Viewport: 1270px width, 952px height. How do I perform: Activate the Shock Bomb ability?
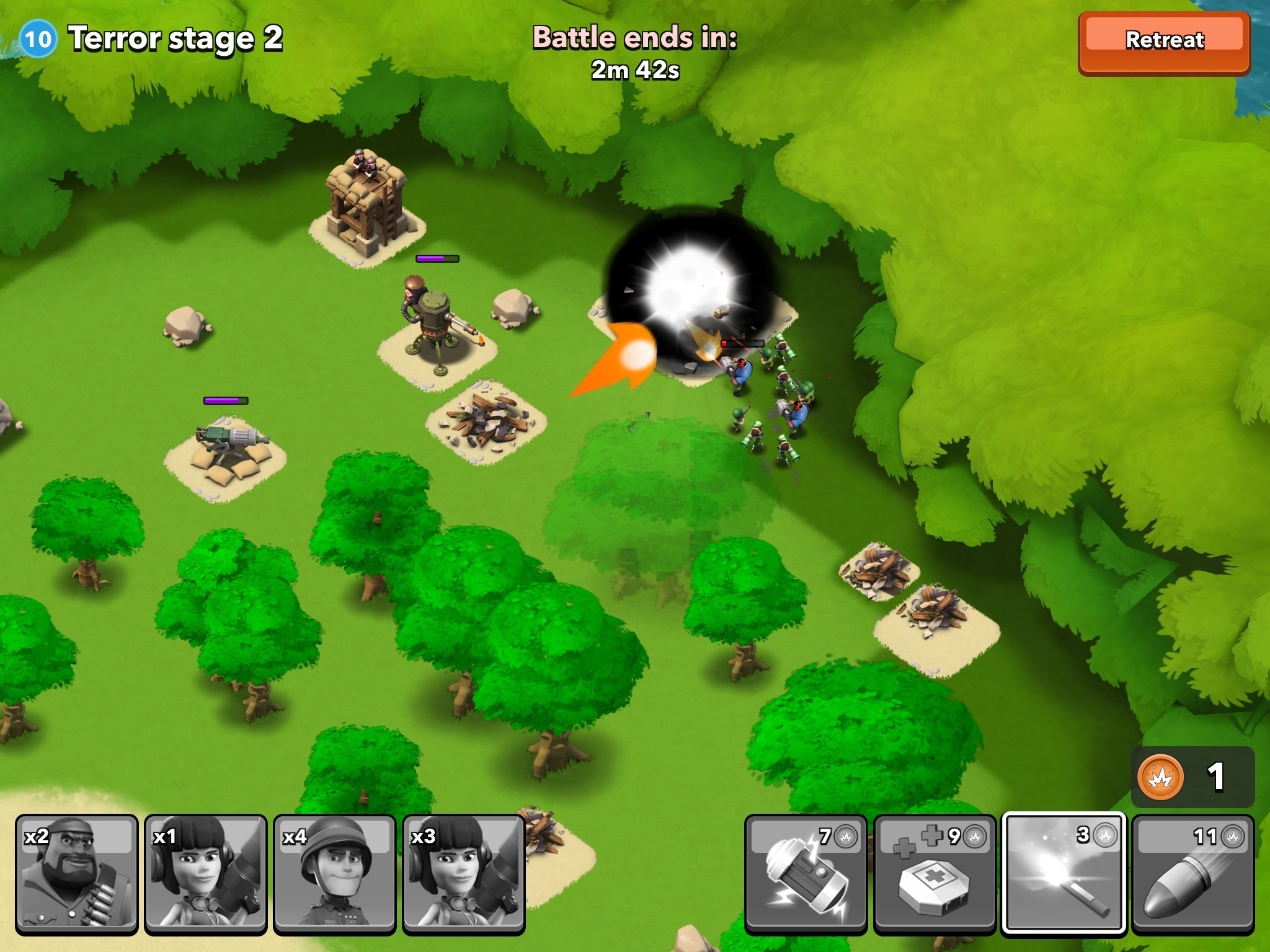805,874
